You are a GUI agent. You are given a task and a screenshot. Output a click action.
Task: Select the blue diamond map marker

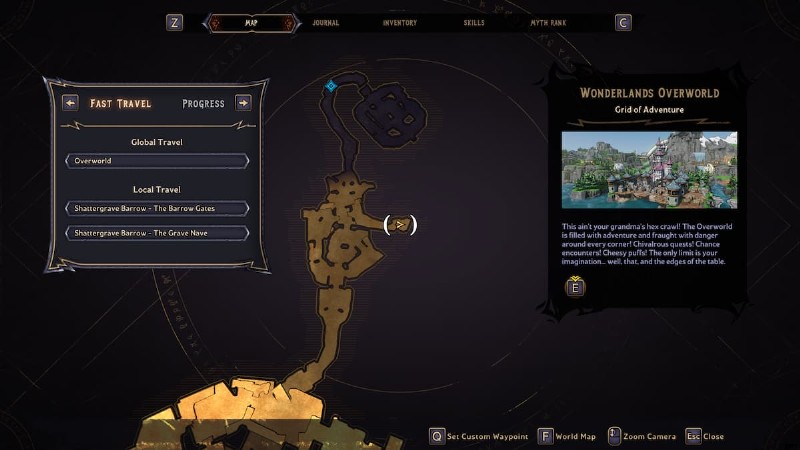pos(330,86)
